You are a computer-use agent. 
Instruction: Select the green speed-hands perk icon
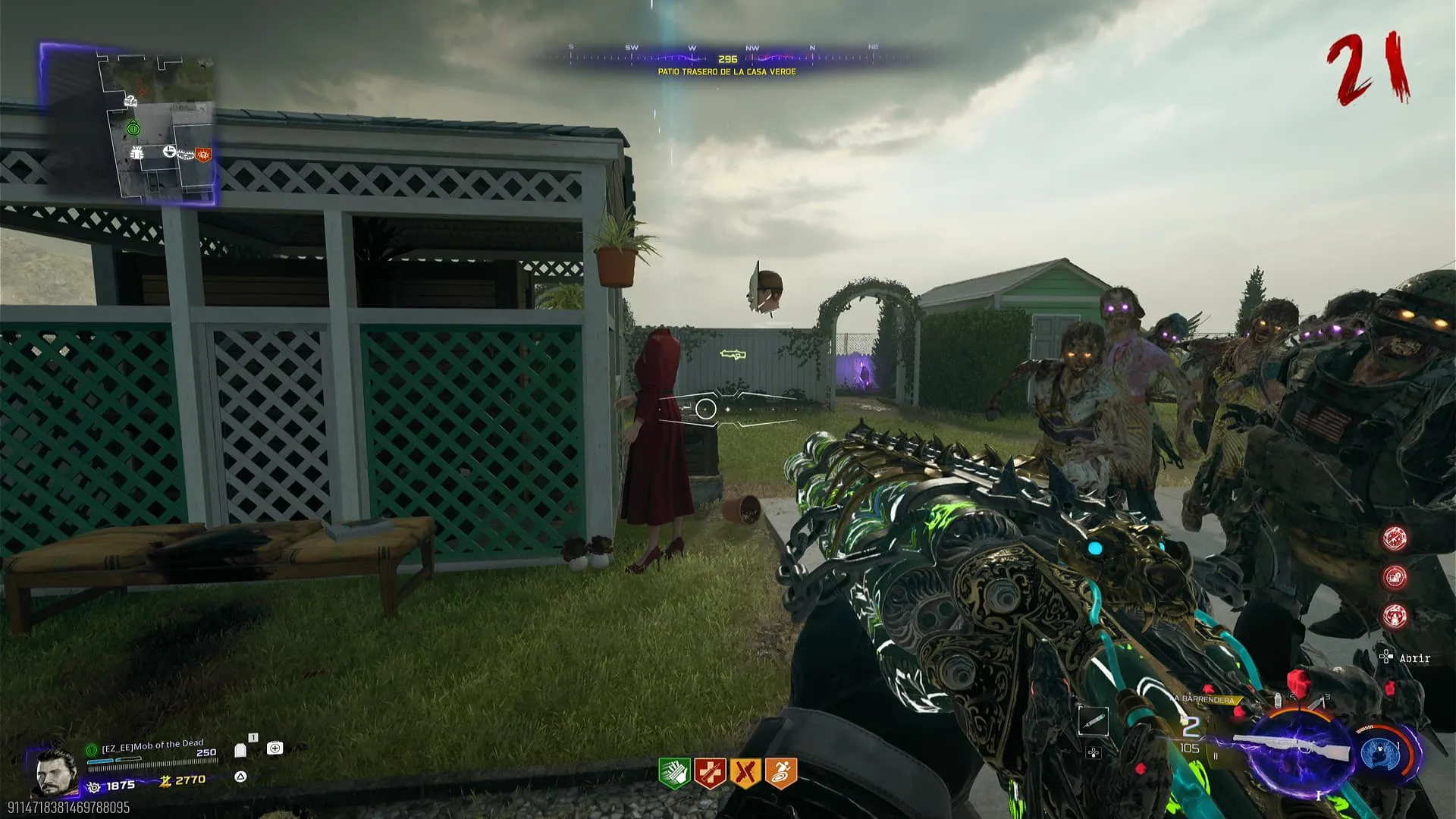673,773
